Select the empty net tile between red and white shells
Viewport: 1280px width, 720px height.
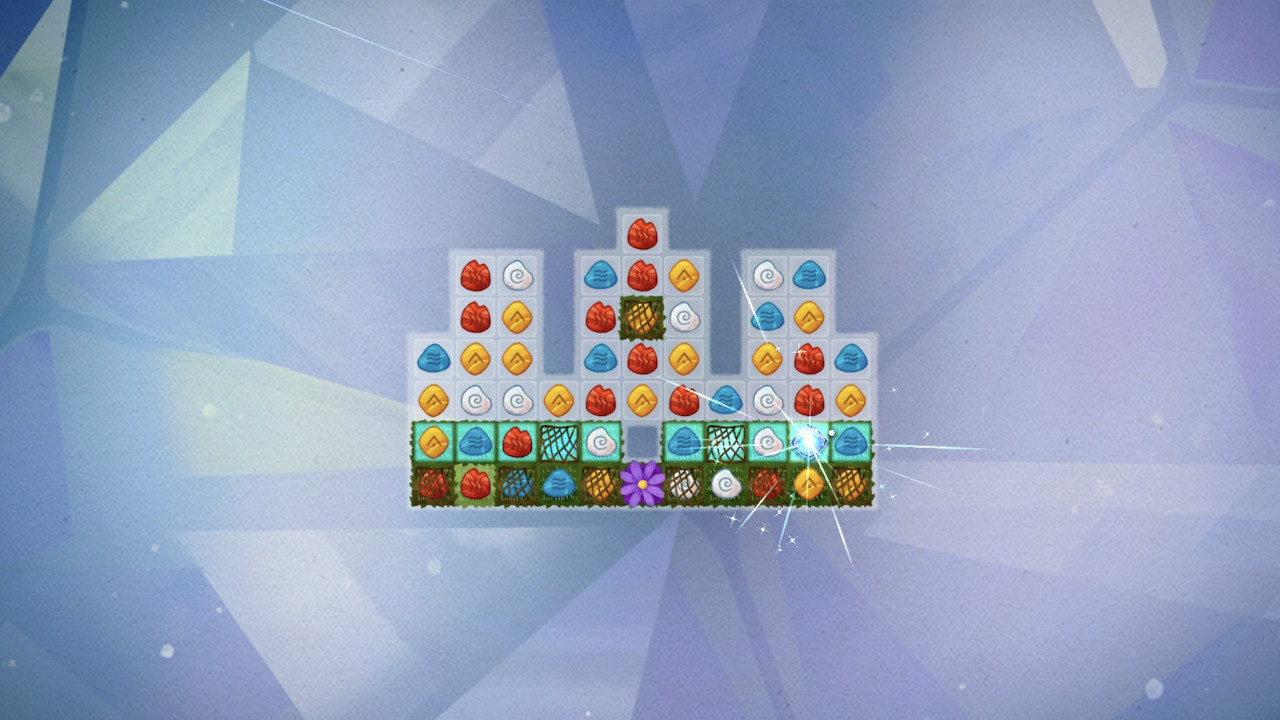[558, 442]
